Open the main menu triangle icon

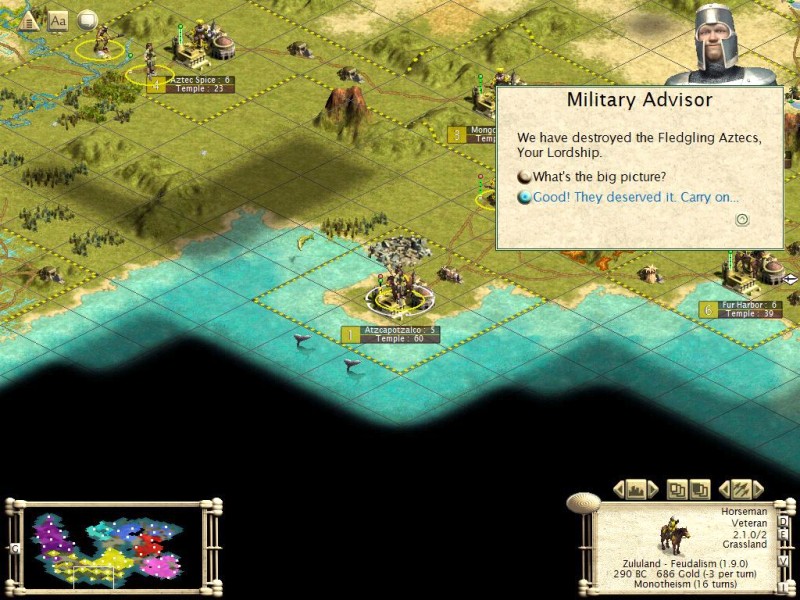tap(29, 20)
